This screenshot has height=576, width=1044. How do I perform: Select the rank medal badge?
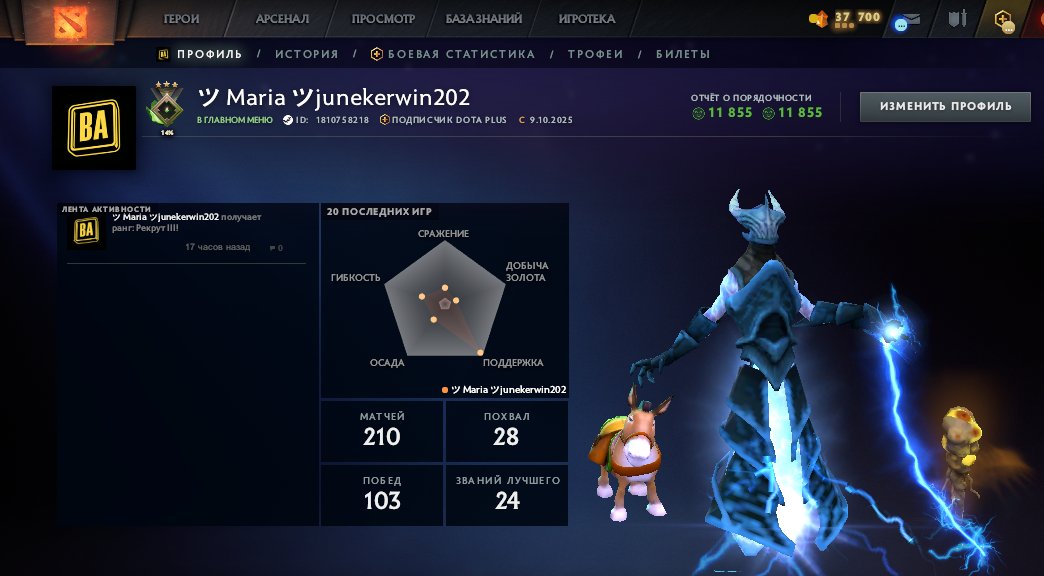click(166, 106)
